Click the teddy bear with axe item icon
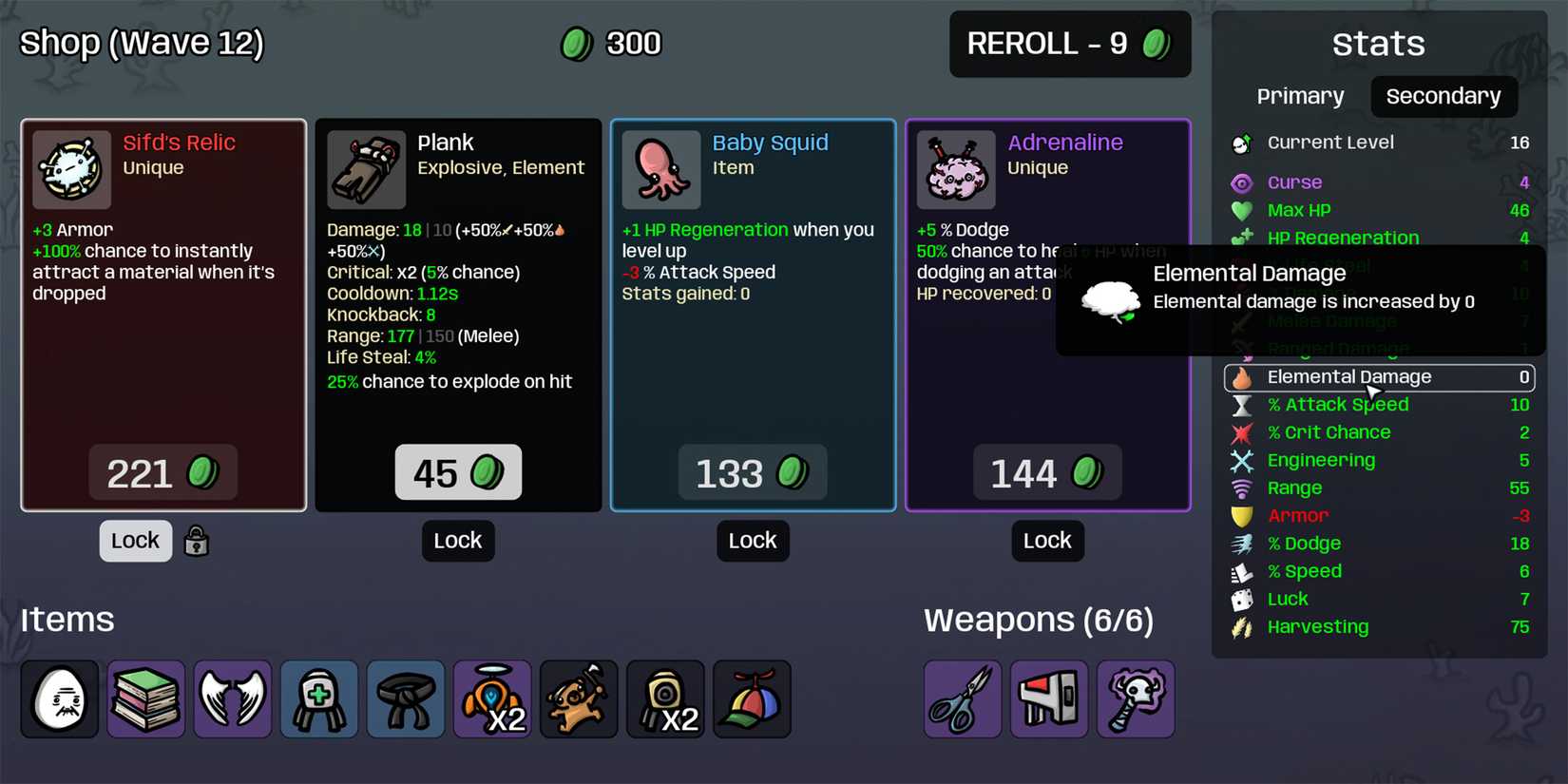1568x784 pixels. pos(578,699)
